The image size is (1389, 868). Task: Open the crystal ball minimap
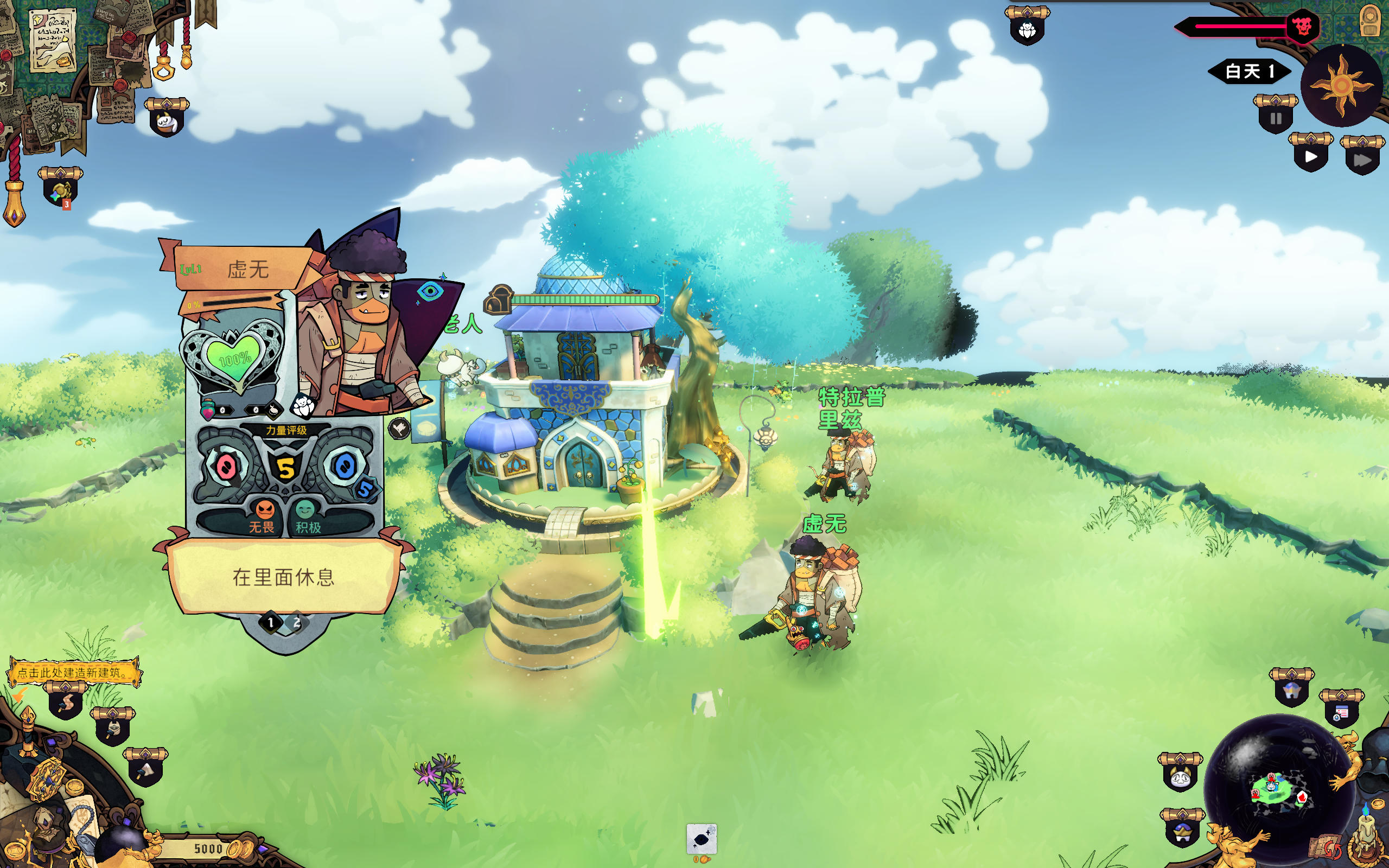1279,786
